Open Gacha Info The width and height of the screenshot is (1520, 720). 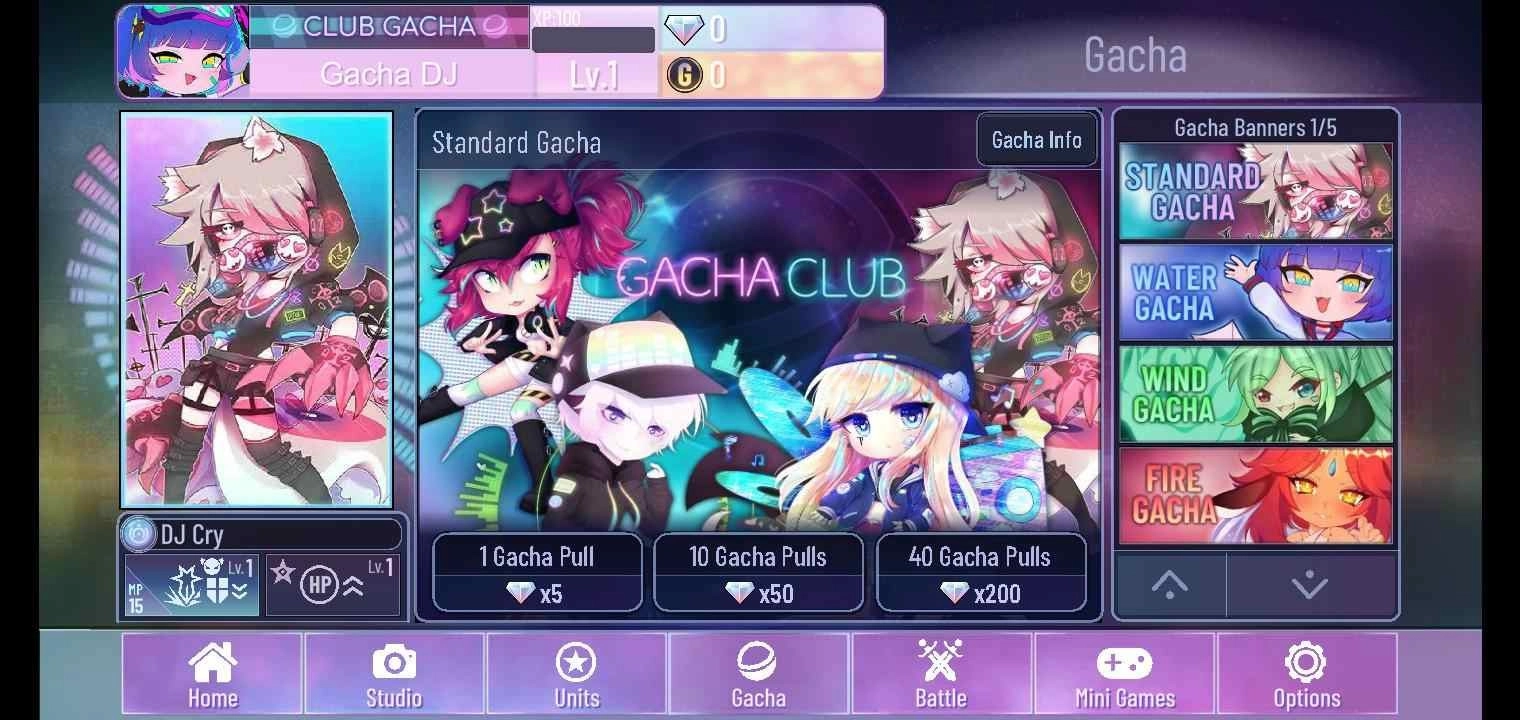(1036, 140)
